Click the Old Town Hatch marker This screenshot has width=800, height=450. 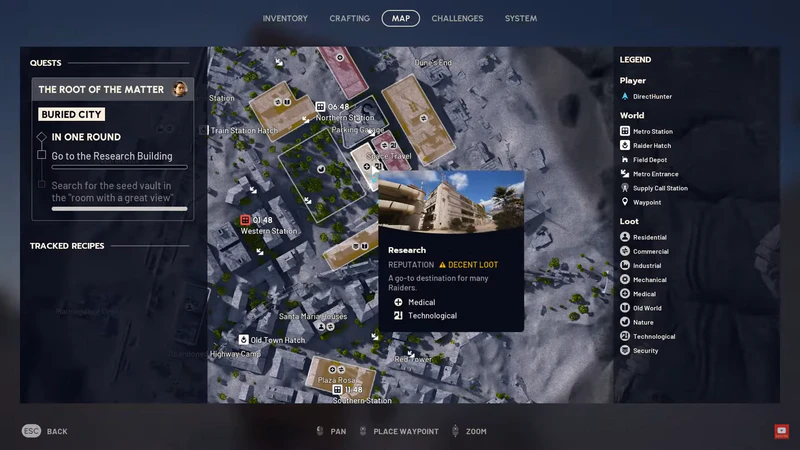click(243, 340)
